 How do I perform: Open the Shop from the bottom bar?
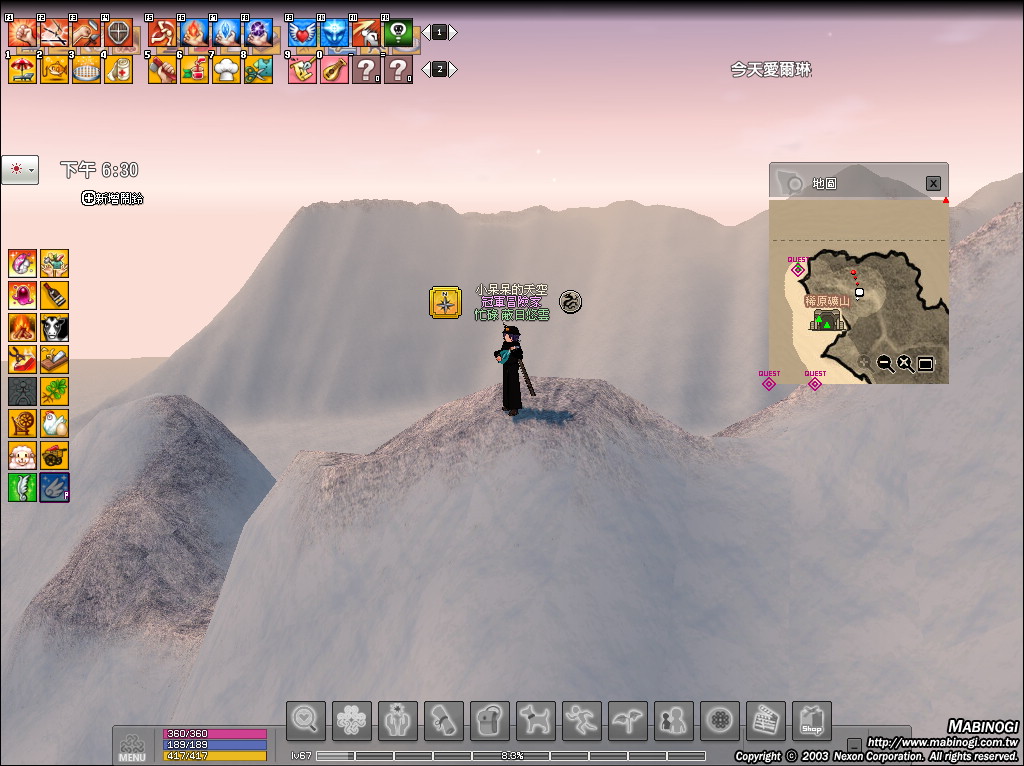pos(811,720)
